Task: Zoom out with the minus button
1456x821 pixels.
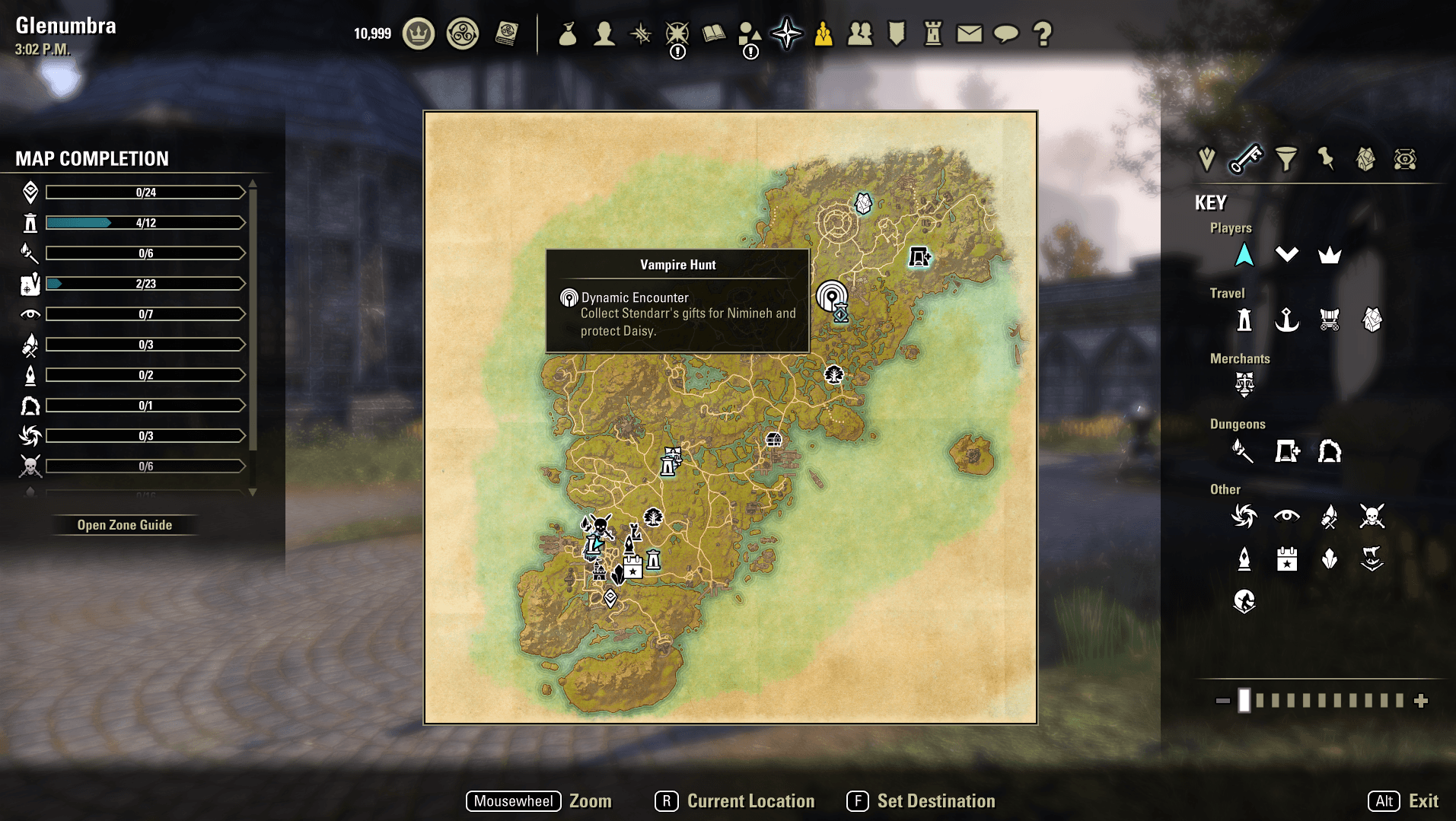Action: (x=1222, y=701)
